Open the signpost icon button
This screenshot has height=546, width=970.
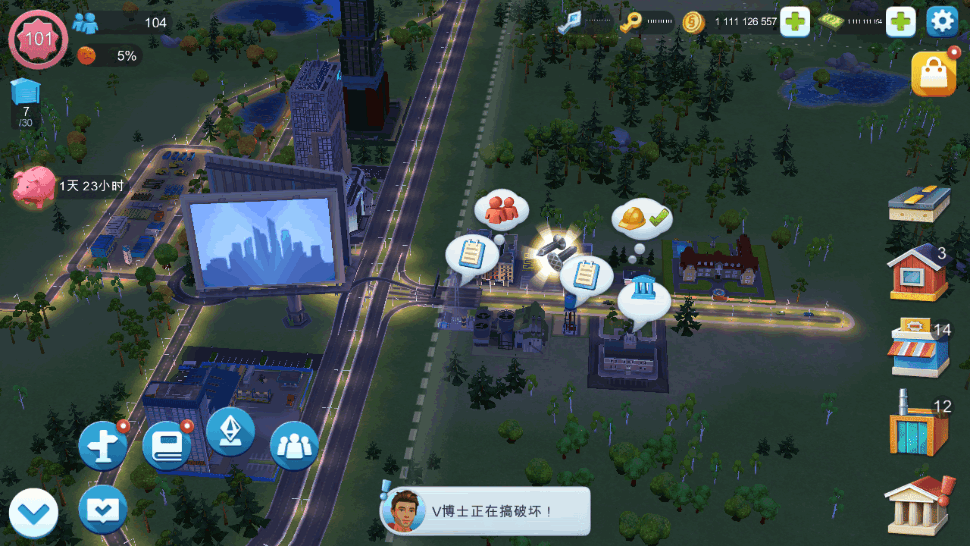coord(103,446)
